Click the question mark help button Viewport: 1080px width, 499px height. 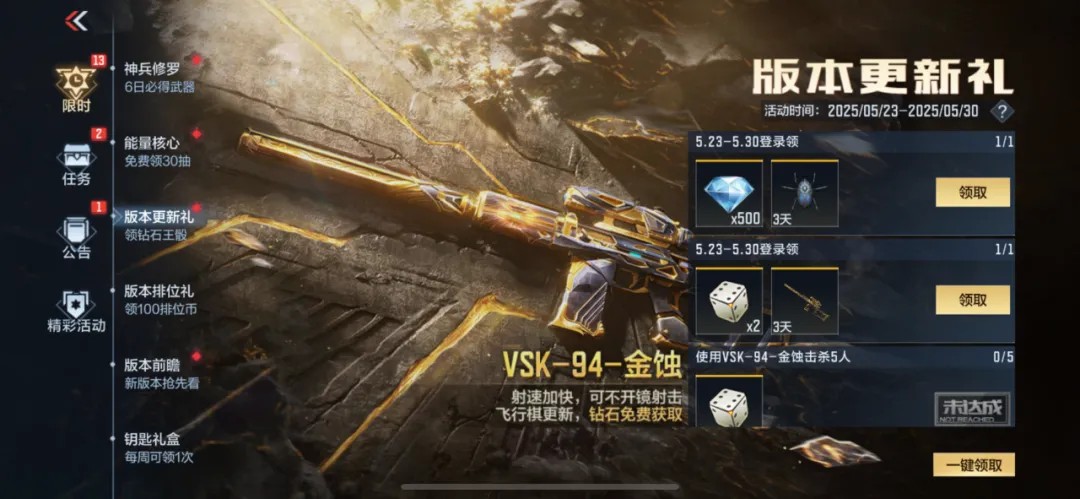[1000, 111]
